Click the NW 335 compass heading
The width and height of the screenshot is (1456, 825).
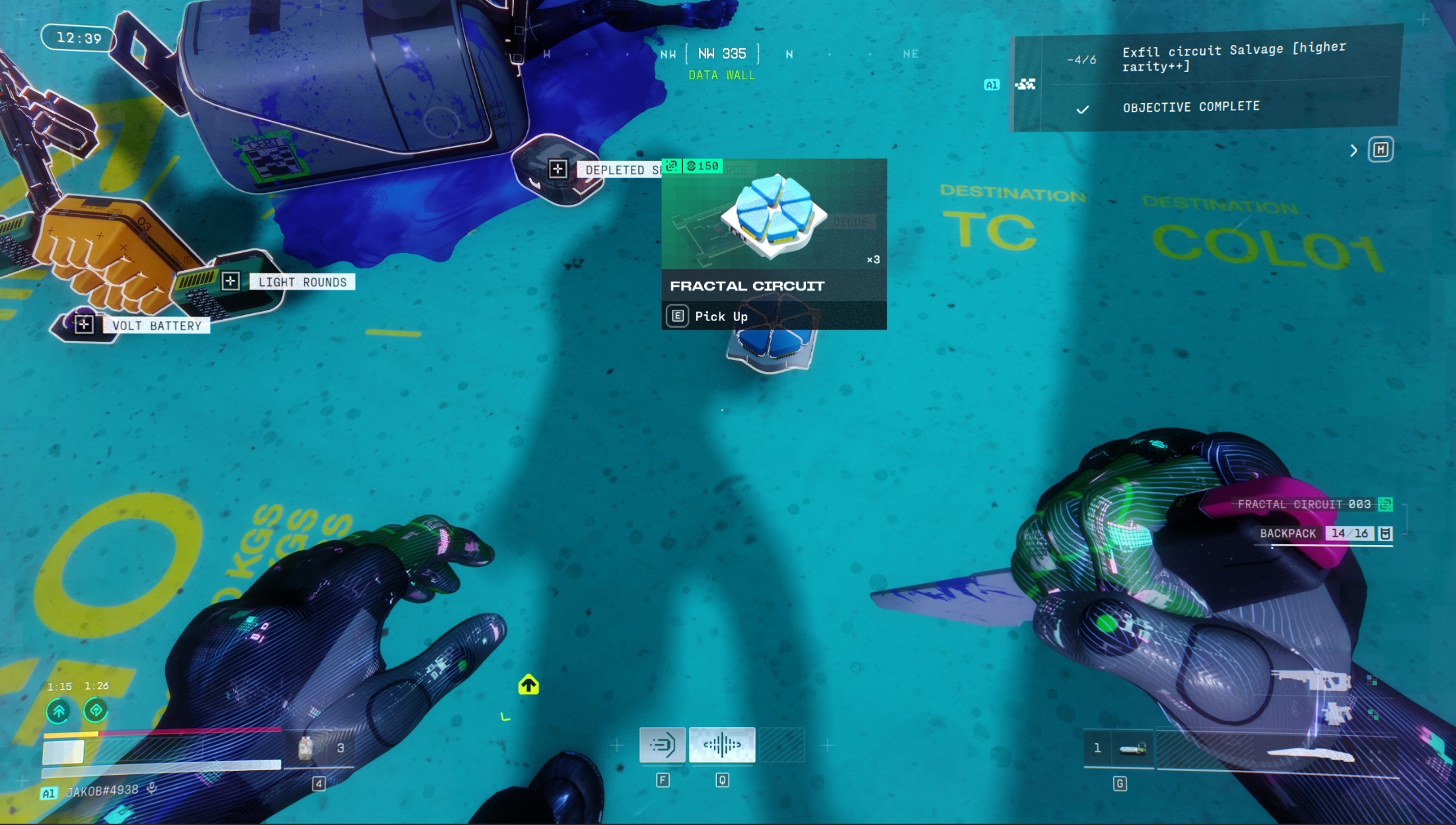click(722, 54)
